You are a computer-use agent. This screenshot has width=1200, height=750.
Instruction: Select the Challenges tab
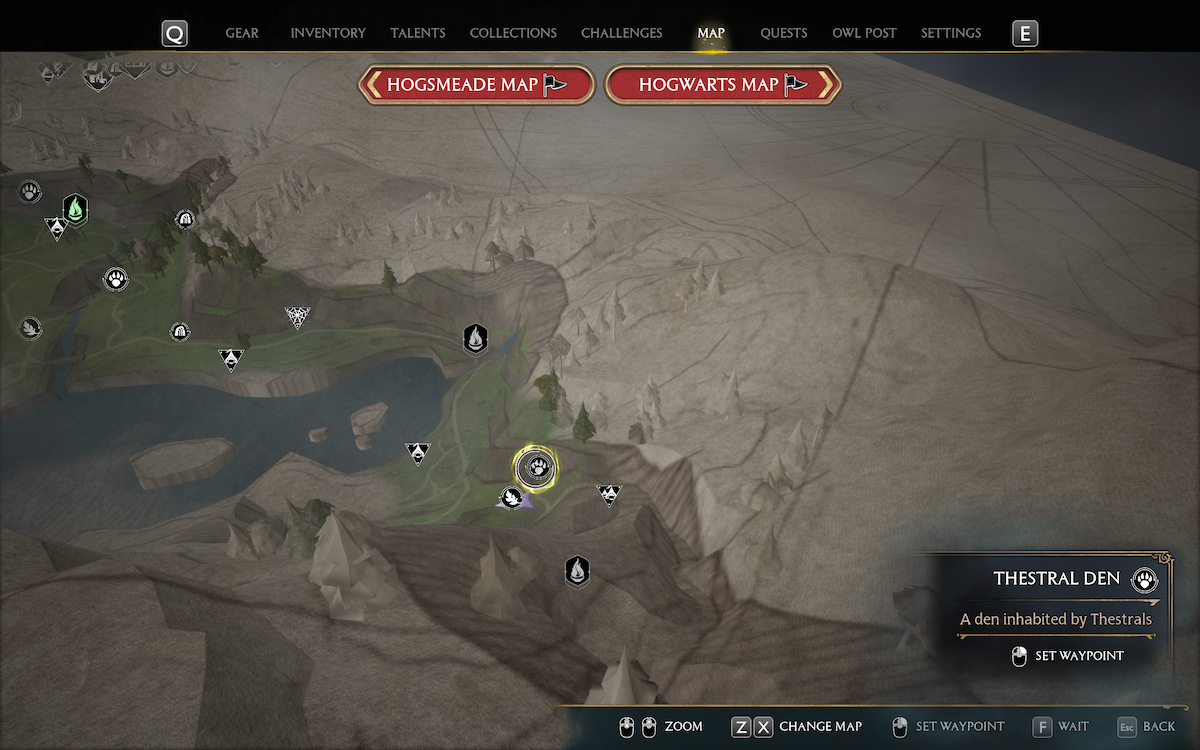coord(621,33)
